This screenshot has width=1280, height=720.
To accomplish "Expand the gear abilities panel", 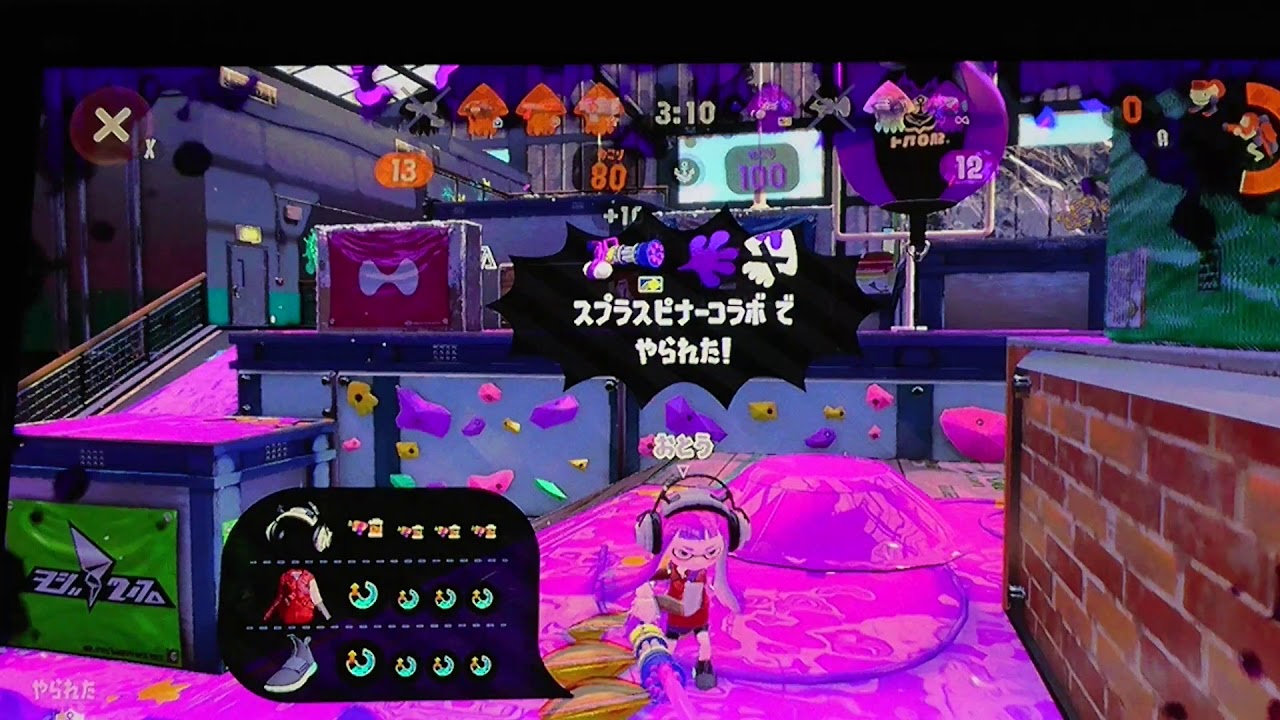I will [380, 595].
